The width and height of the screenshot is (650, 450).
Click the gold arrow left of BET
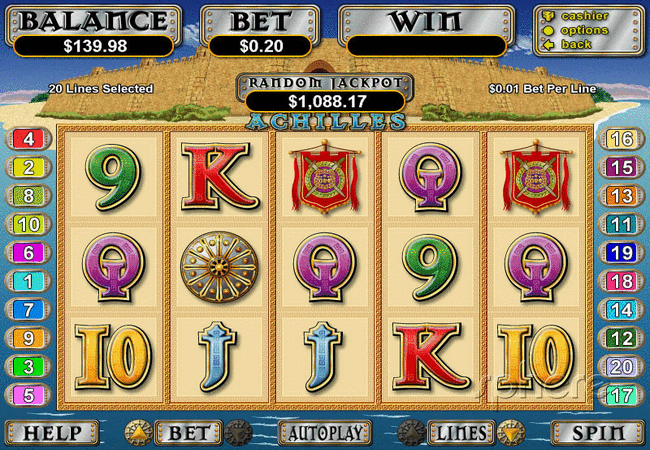coord(138,433)
